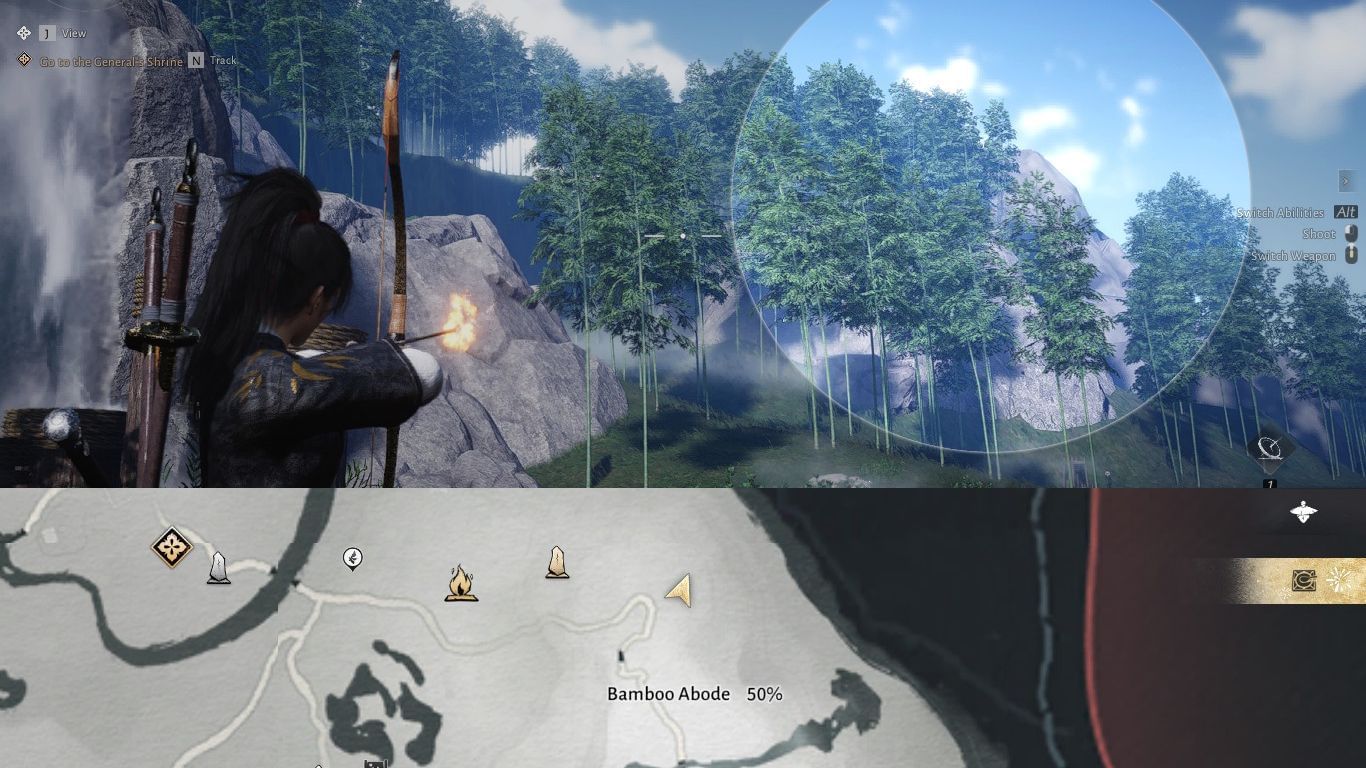Click the white bird emblem above the gold banner
The height and width of the screenshot is (768, 1366).
click(x=1303, y=512)
